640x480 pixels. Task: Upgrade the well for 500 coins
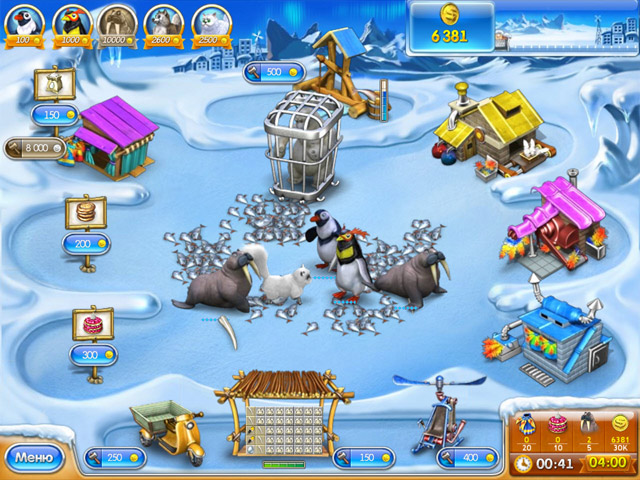272,72
